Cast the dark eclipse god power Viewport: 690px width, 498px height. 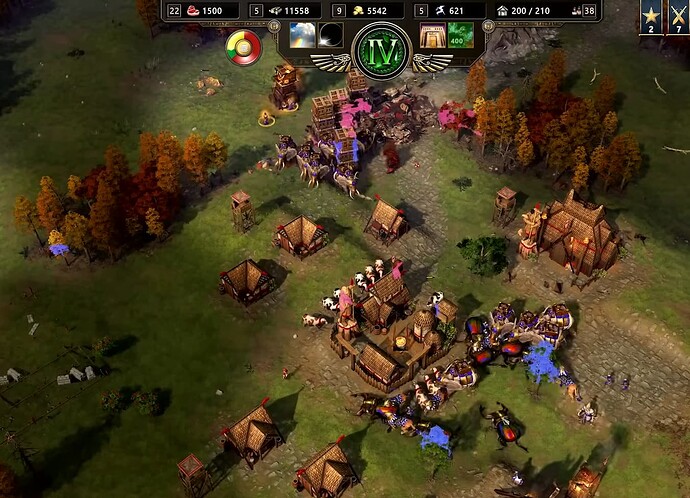(331, 35)
